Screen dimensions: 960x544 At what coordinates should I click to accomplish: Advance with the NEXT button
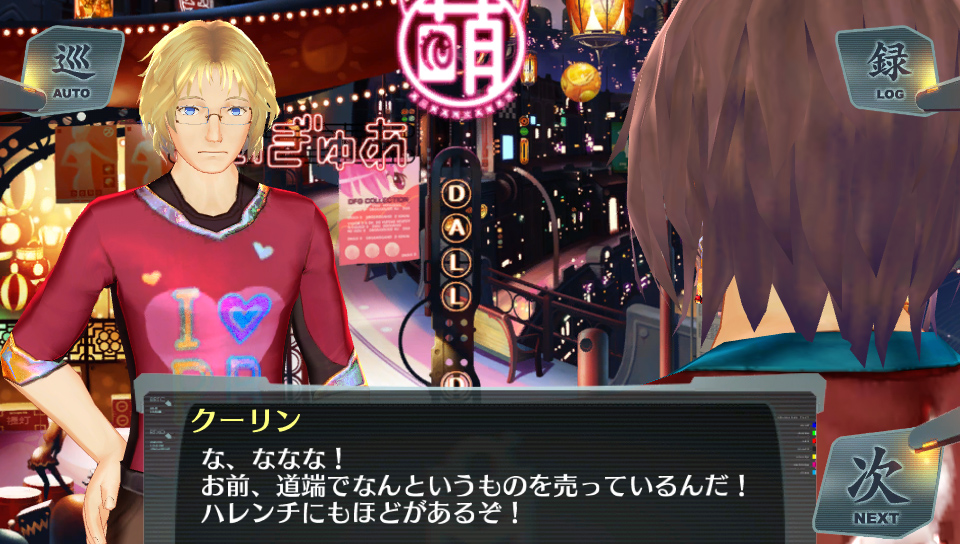pos(876,485)
